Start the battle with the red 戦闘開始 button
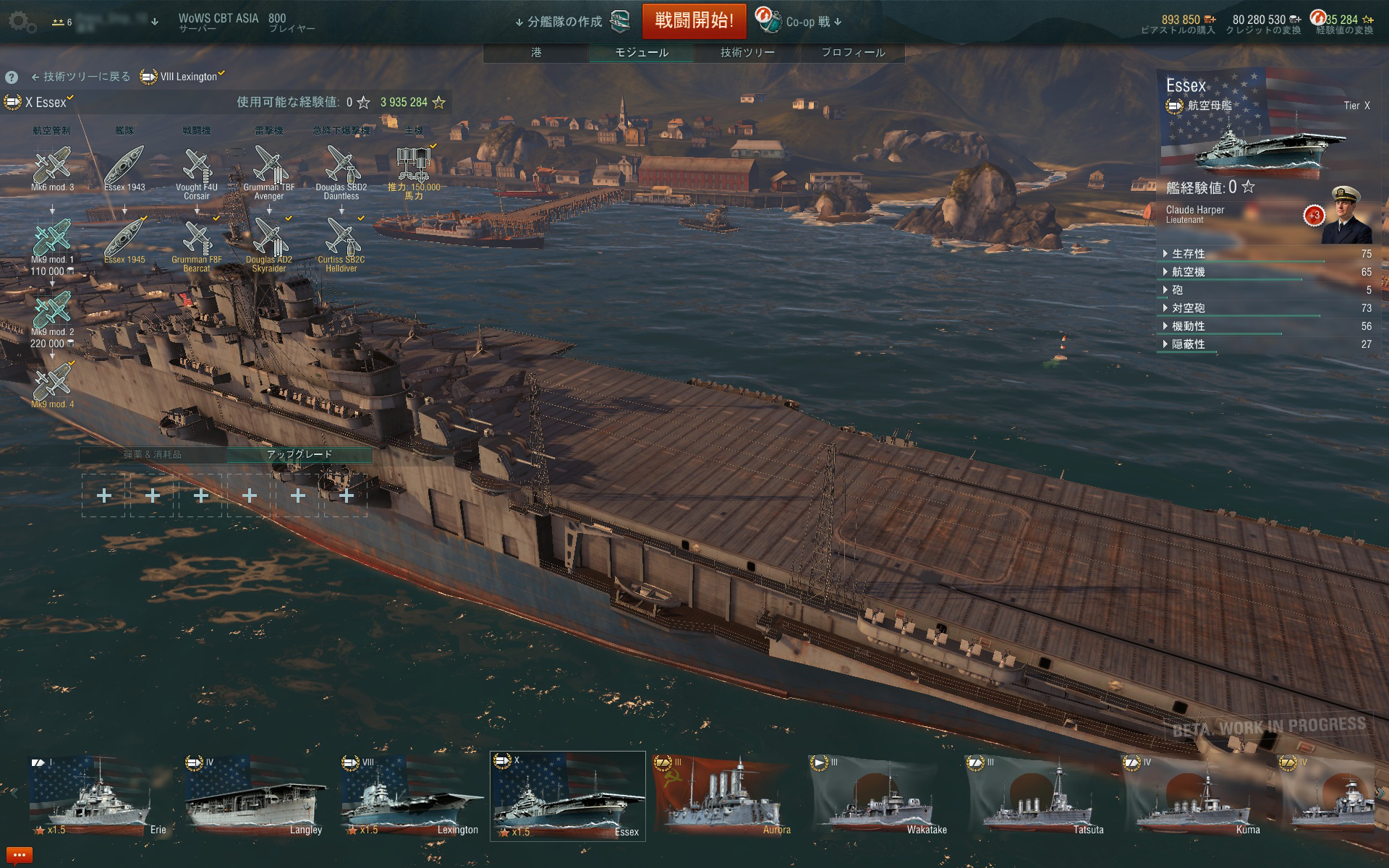The image size is (1389, 868). [x=694, y=21]
